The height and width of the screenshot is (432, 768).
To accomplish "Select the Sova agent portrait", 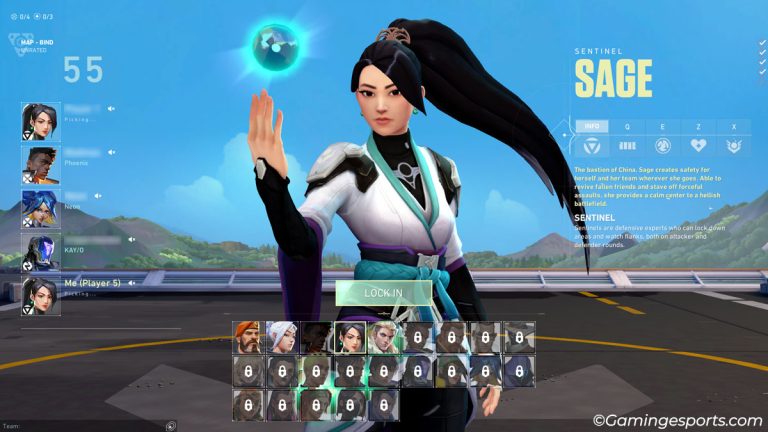I will [383, 337].
